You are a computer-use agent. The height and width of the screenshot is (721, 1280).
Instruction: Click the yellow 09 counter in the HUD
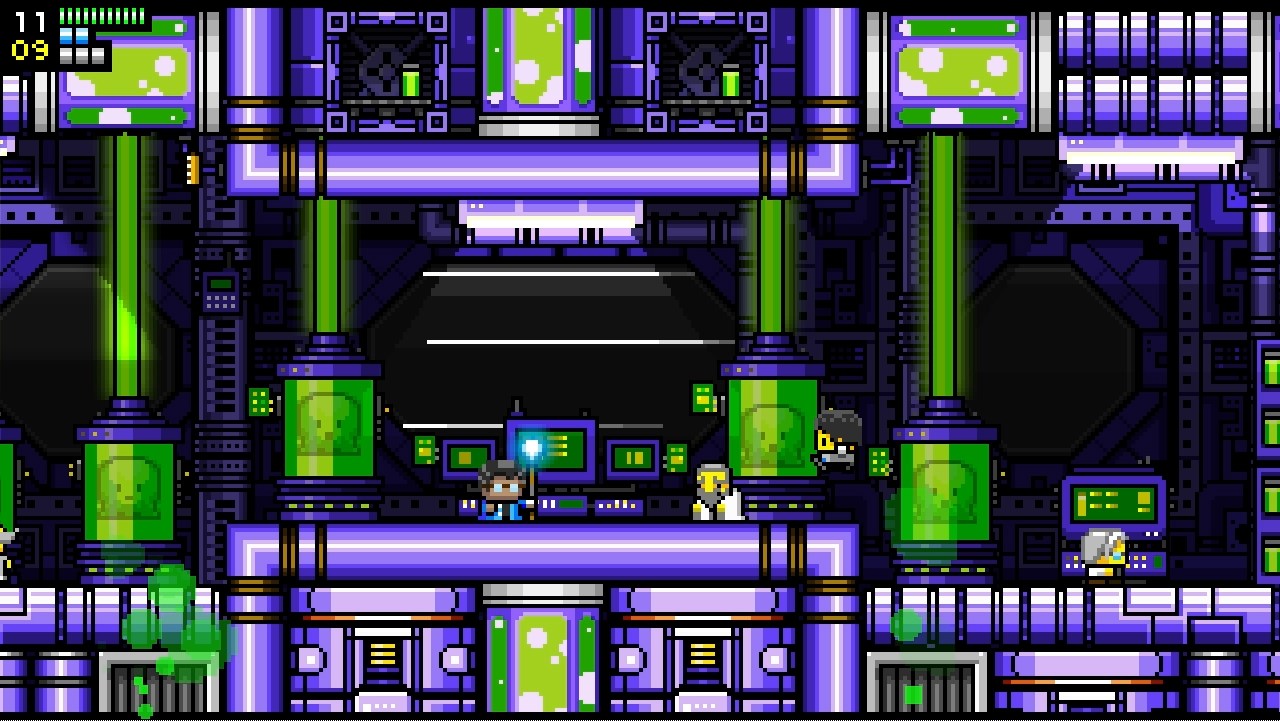[28, 48]
